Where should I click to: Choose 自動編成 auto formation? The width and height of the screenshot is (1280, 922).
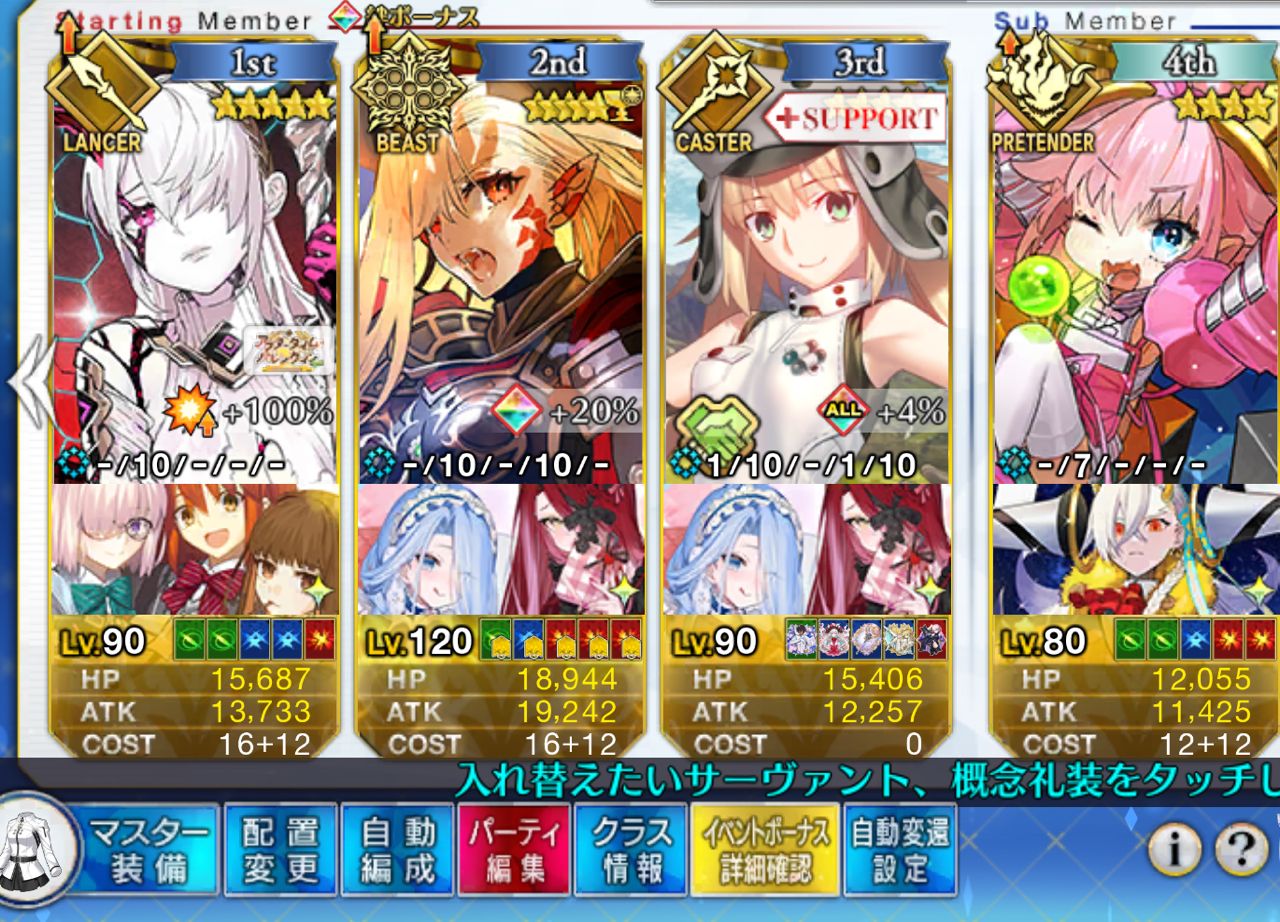pos(398,850)
